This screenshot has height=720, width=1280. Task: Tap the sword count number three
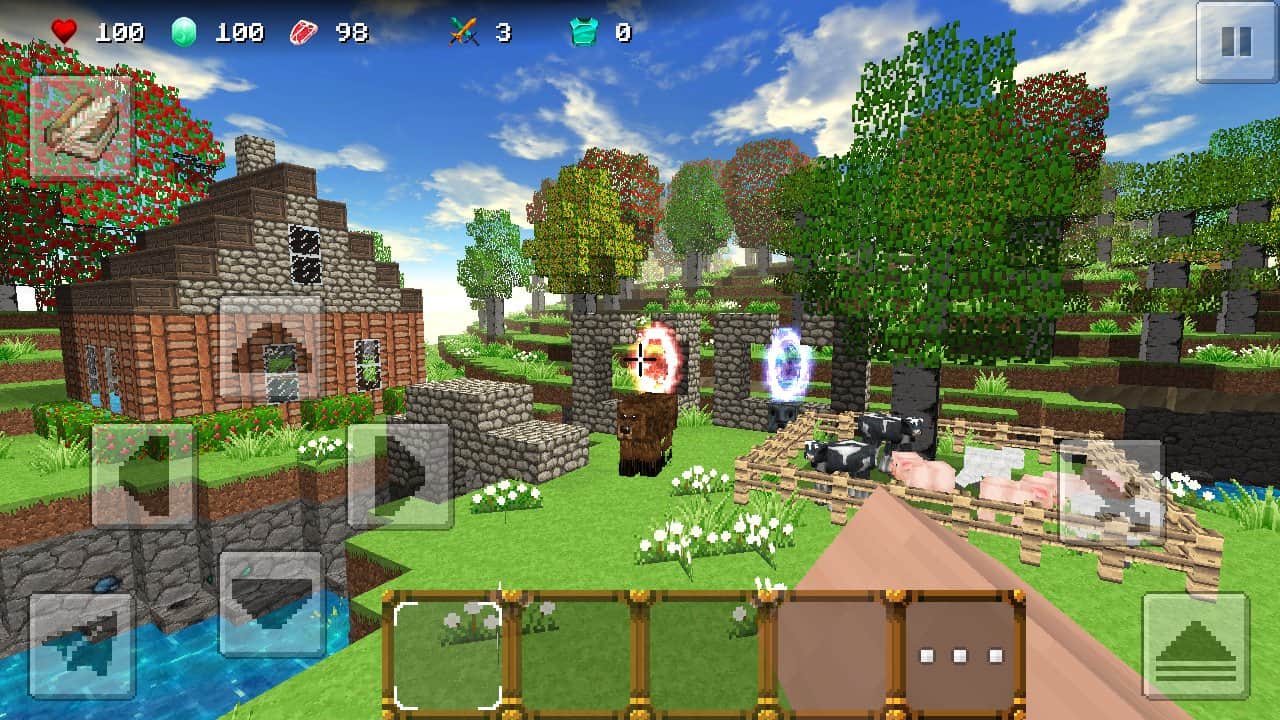(503, 31)
